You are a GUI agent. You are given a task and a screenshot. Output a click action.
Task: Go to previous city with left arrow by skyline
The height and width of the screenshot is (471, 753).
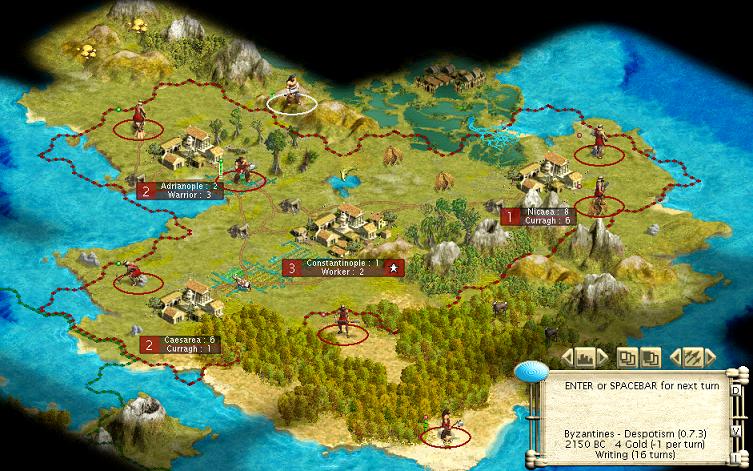pyautogui.click(x=566, y=356)
